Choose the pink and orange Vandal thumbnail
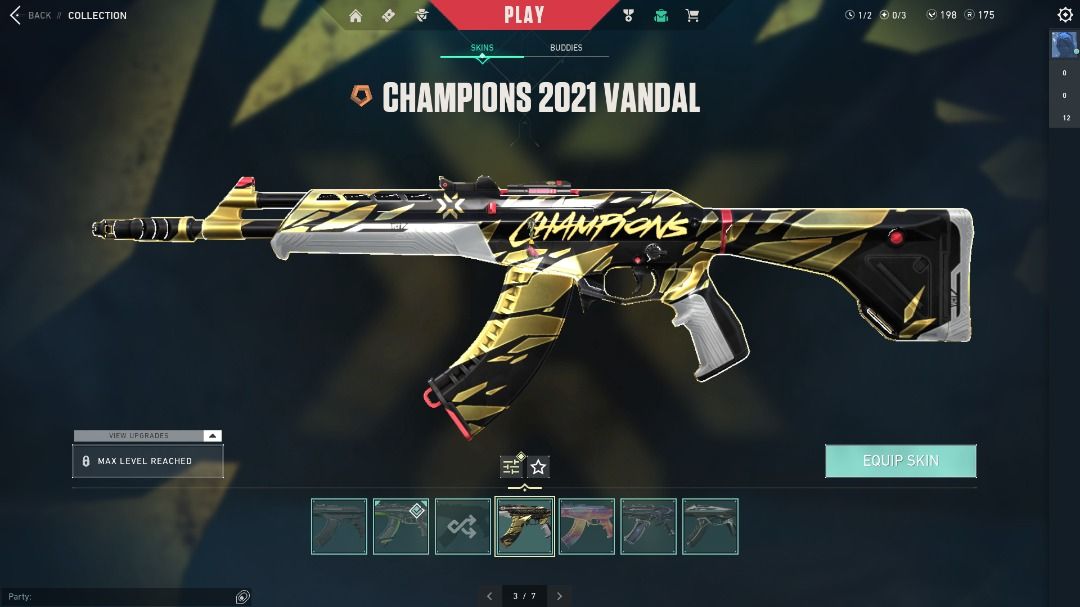This screenshot has width=1080, height=607. pos(587,526)
